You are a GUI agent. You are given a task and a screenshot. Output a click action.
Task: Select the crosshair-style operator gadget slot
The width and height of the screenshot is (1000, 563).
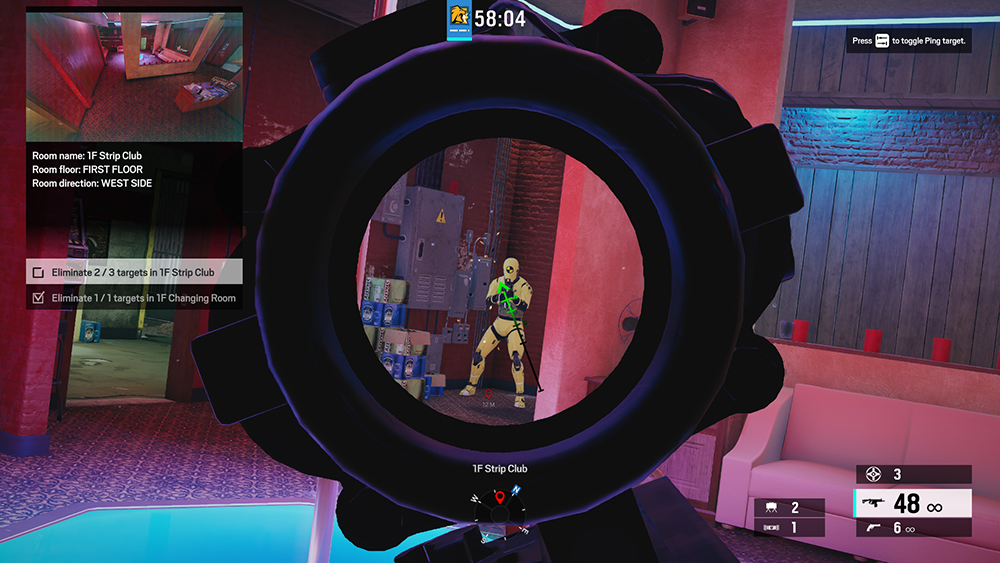click(x=913, y=475)
